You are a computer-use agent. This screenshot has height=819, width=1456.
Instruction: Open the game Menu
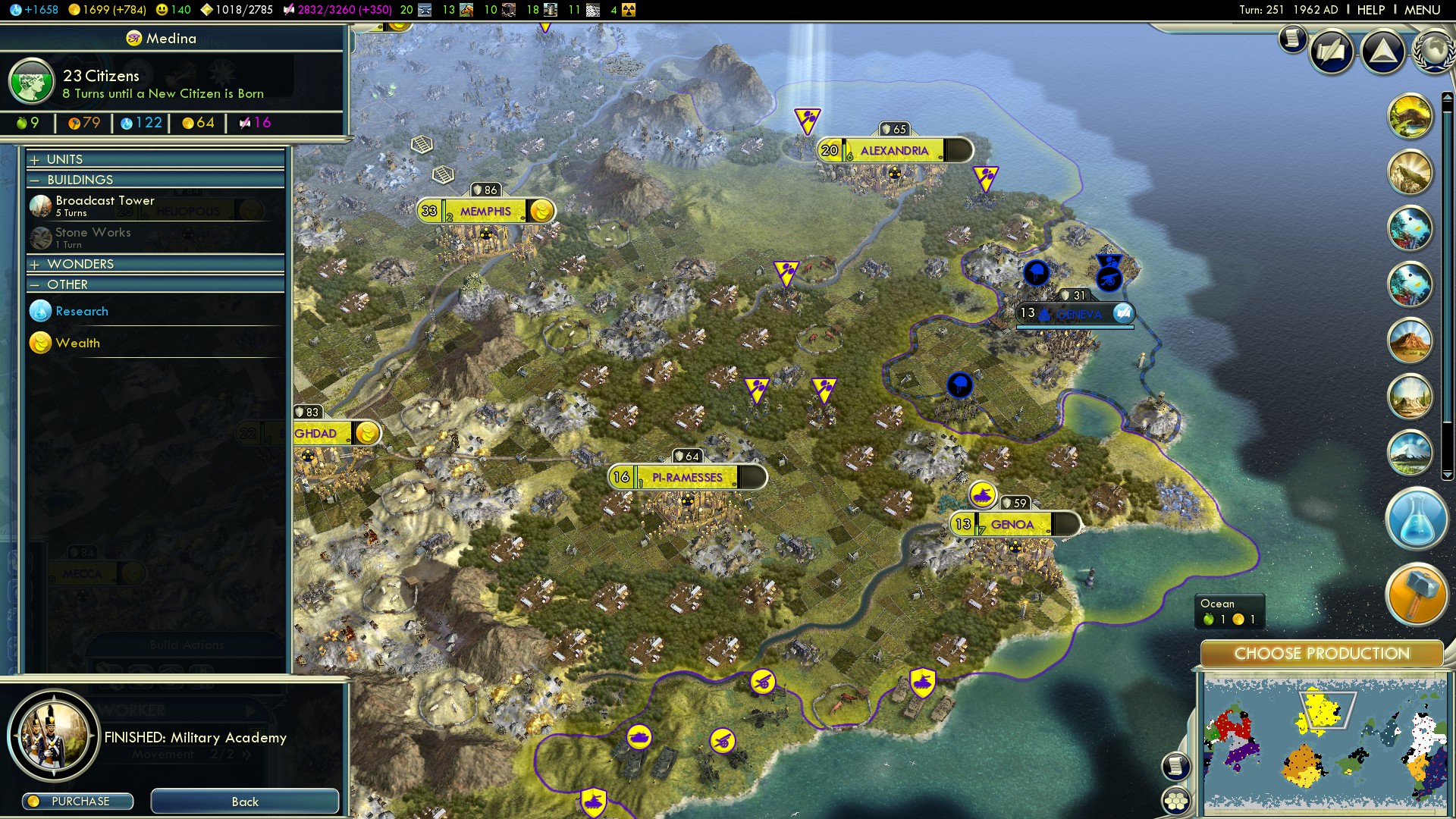(x=1422, y=10)
